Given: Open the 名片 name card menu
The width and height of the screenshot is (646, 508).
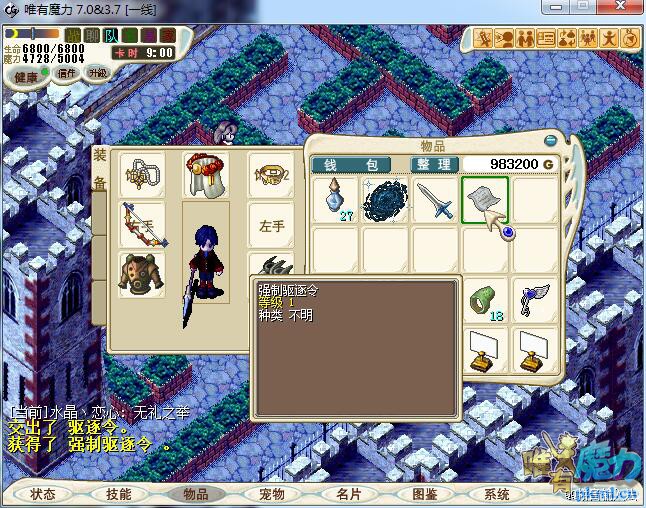Looking at the screenshot, I should tap(348, 494).
